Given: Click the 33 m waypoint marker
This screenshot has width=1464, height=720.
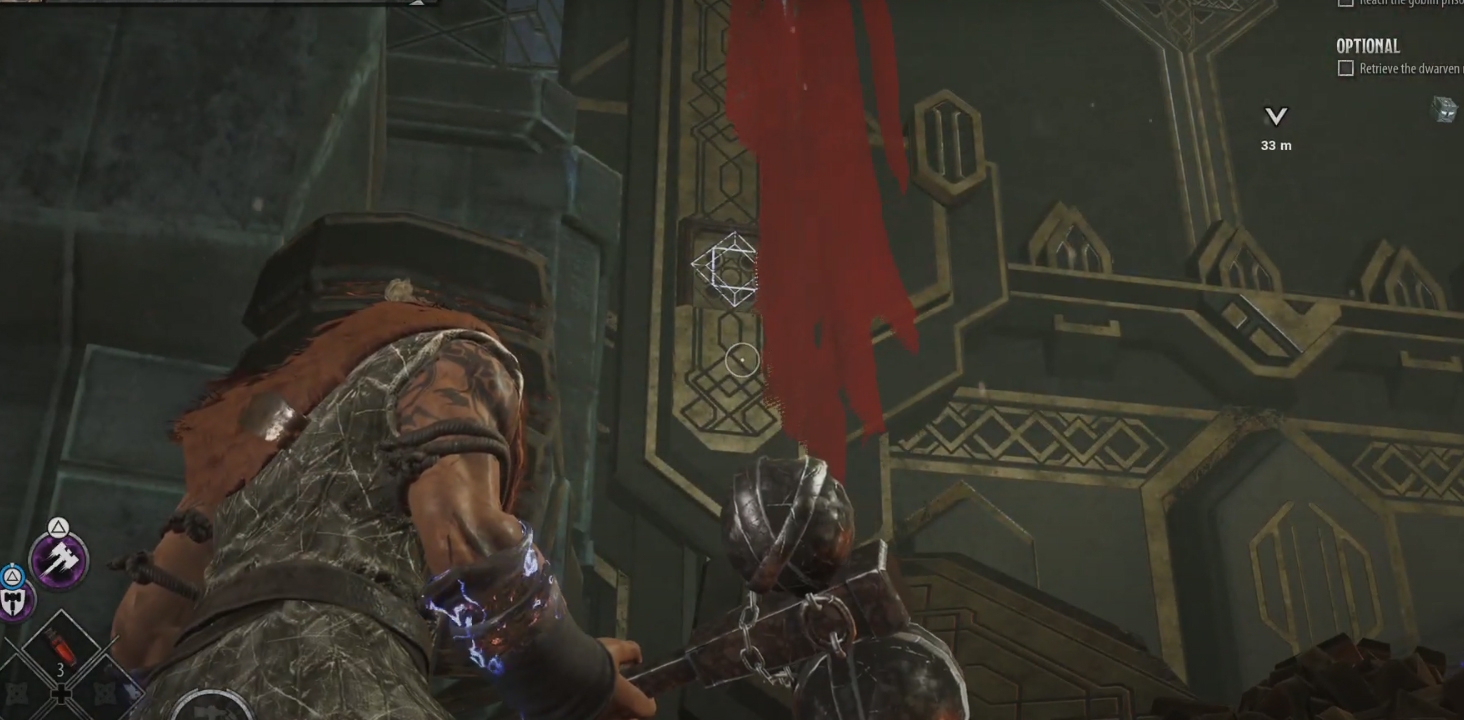Looking at the screenshot, I should 1275,118.
